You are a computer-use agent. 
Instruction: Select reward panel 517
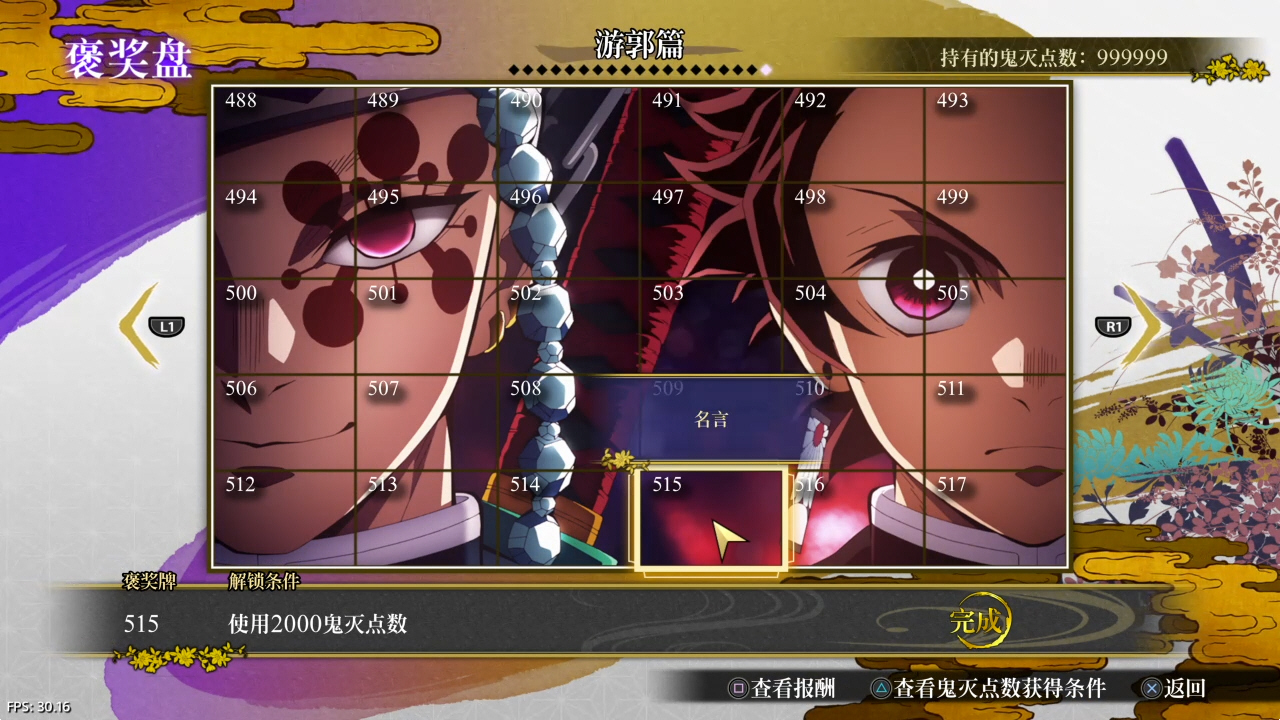[x=996, y=518]
